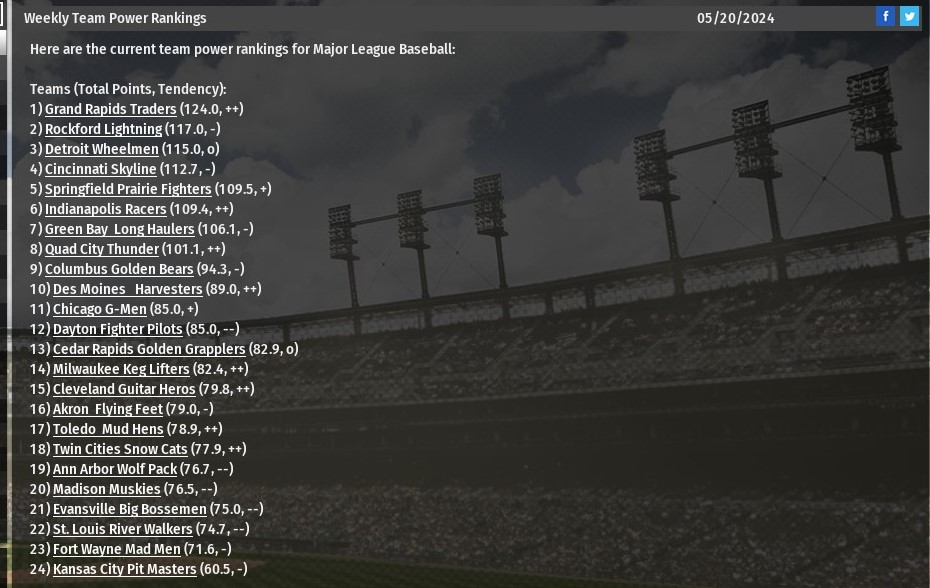Share rankings via the Twitter icon
This screenshot has width=930, height=588.
pos(909,16)
